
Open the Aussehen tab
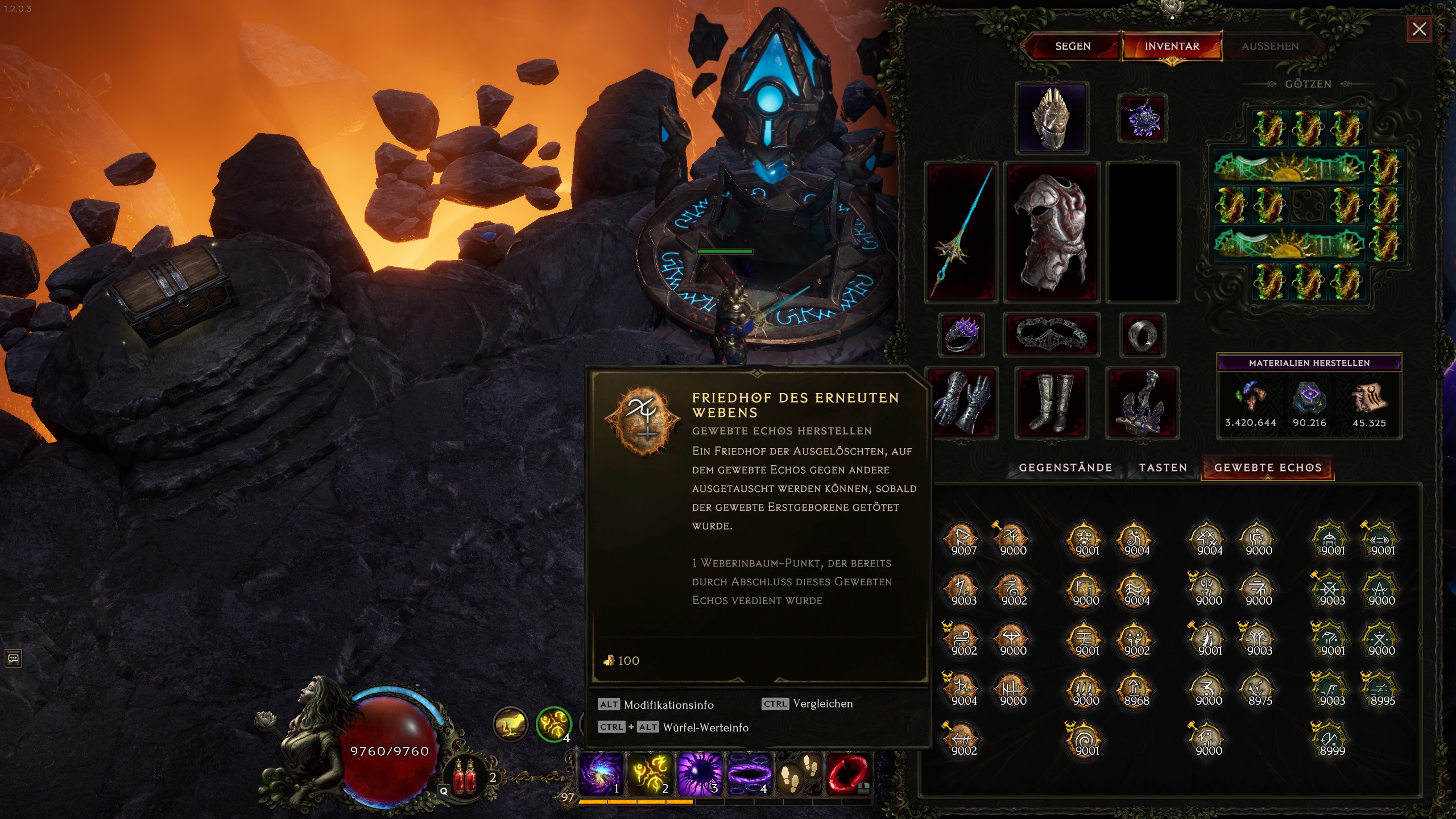point(1269,46)
